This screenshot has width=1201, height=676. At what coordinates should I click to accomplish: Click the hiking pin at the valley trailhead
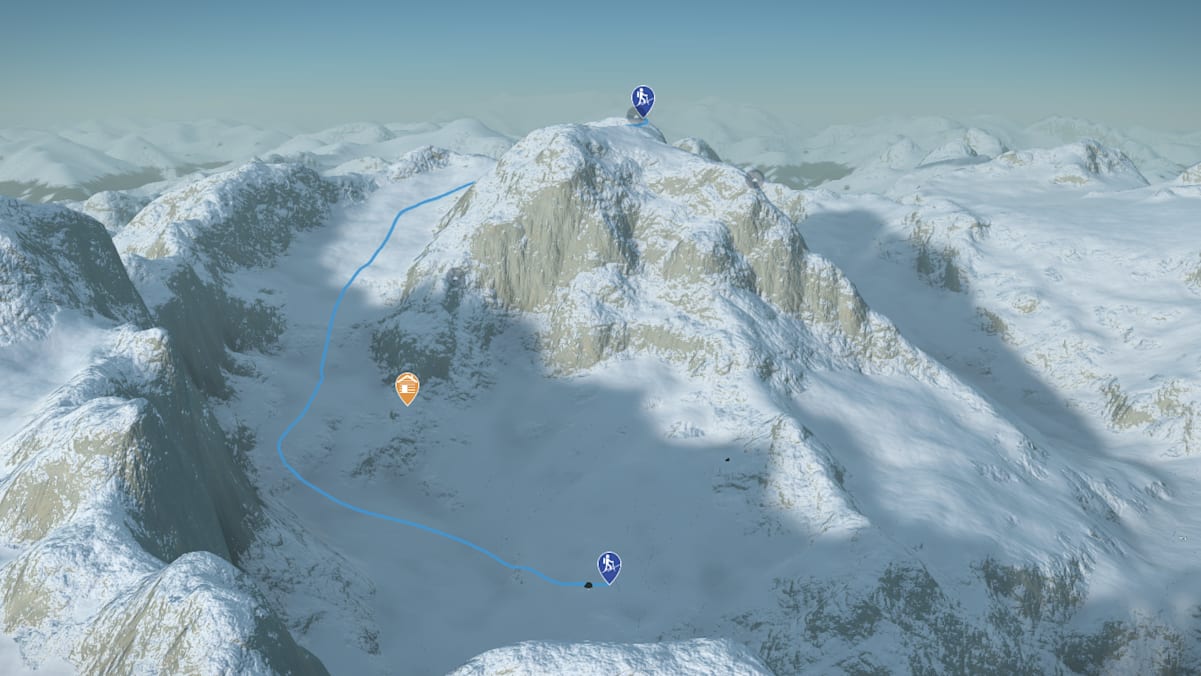pyautogui.click(x=609, y=566)
